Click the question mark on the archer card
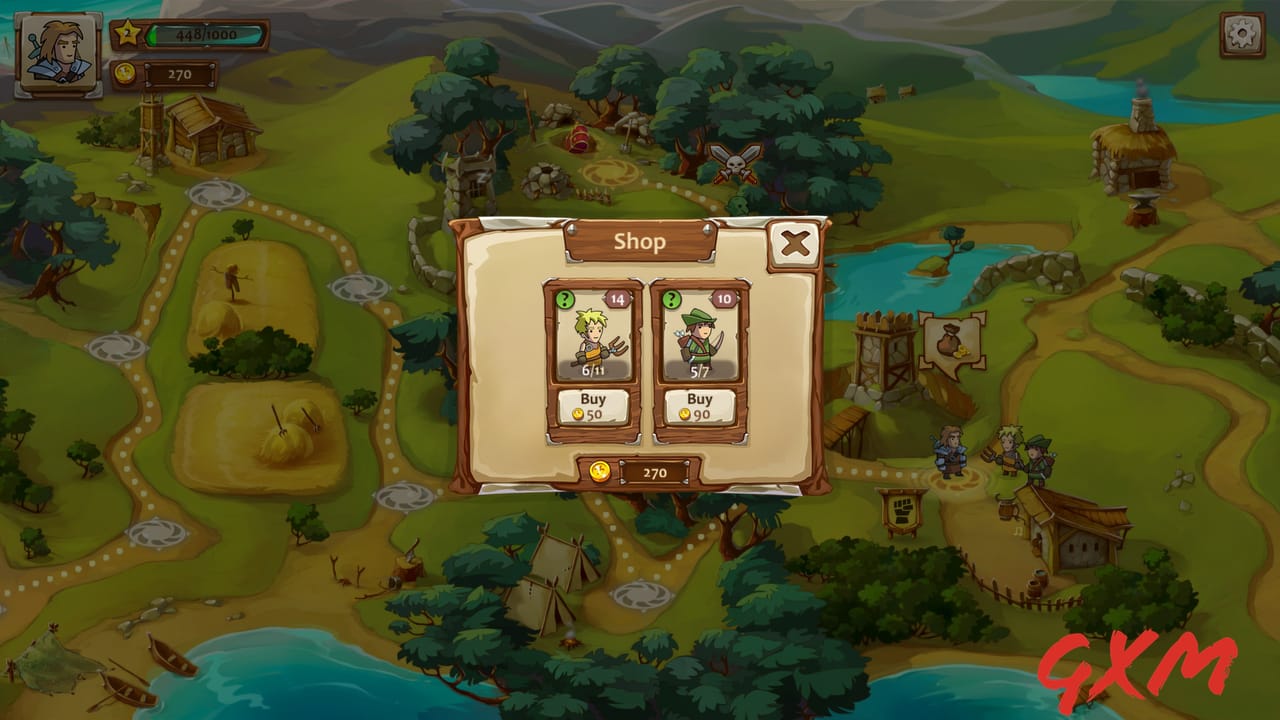Screen dimensions: 1280x720 pyautogui.click(x=670, y=298)
